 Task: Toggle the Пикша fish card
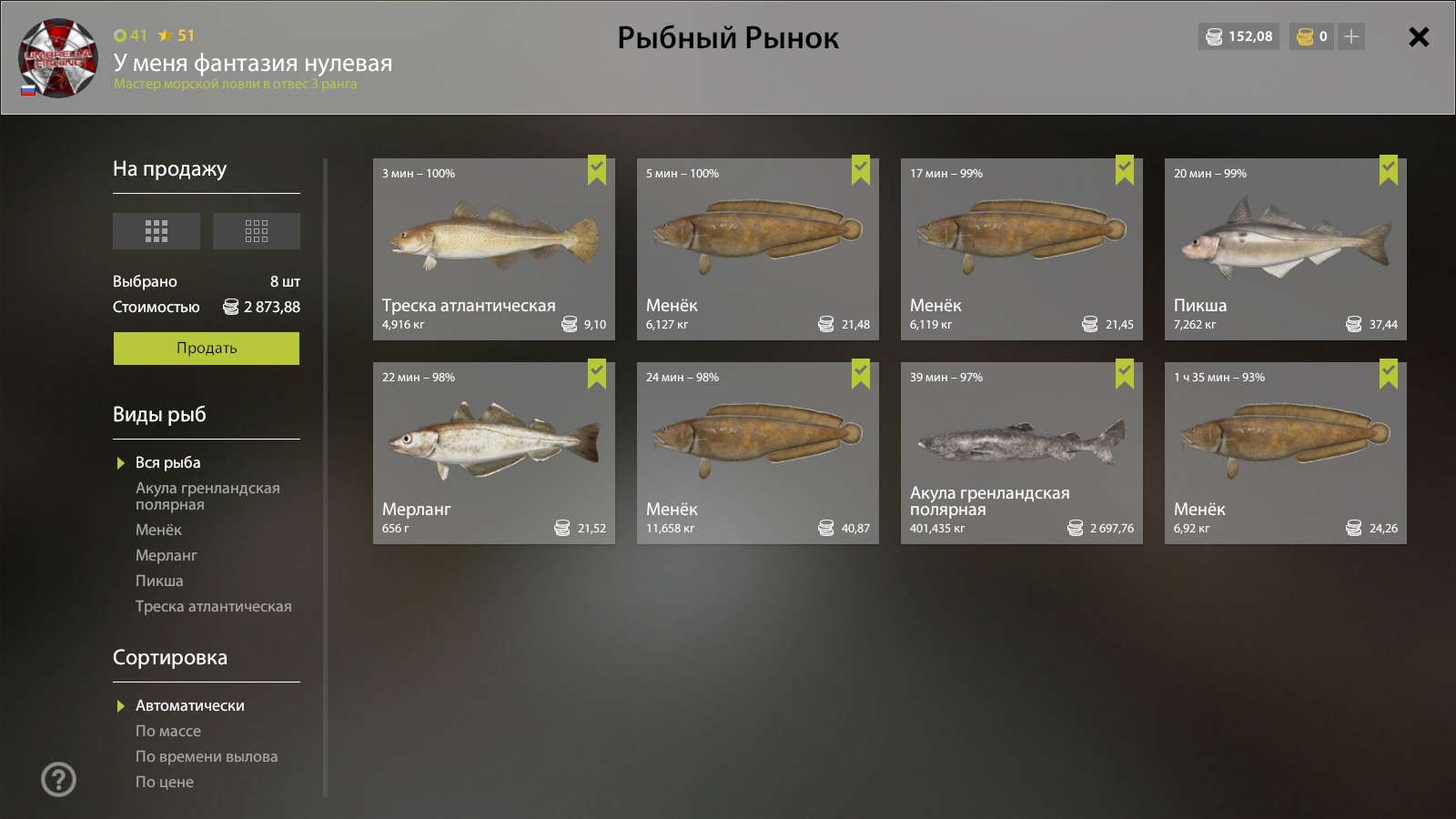click(x=1285, y=249)
